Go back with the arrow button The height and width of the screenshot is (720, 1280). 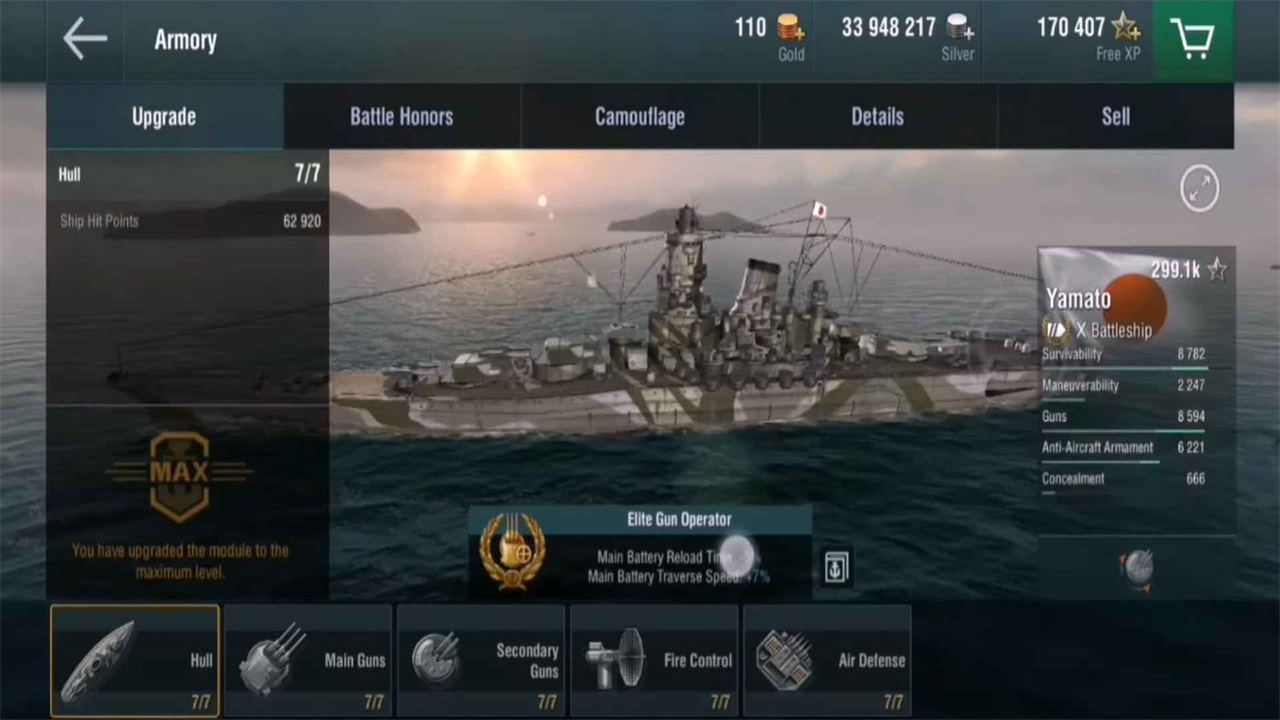[85, 40]
